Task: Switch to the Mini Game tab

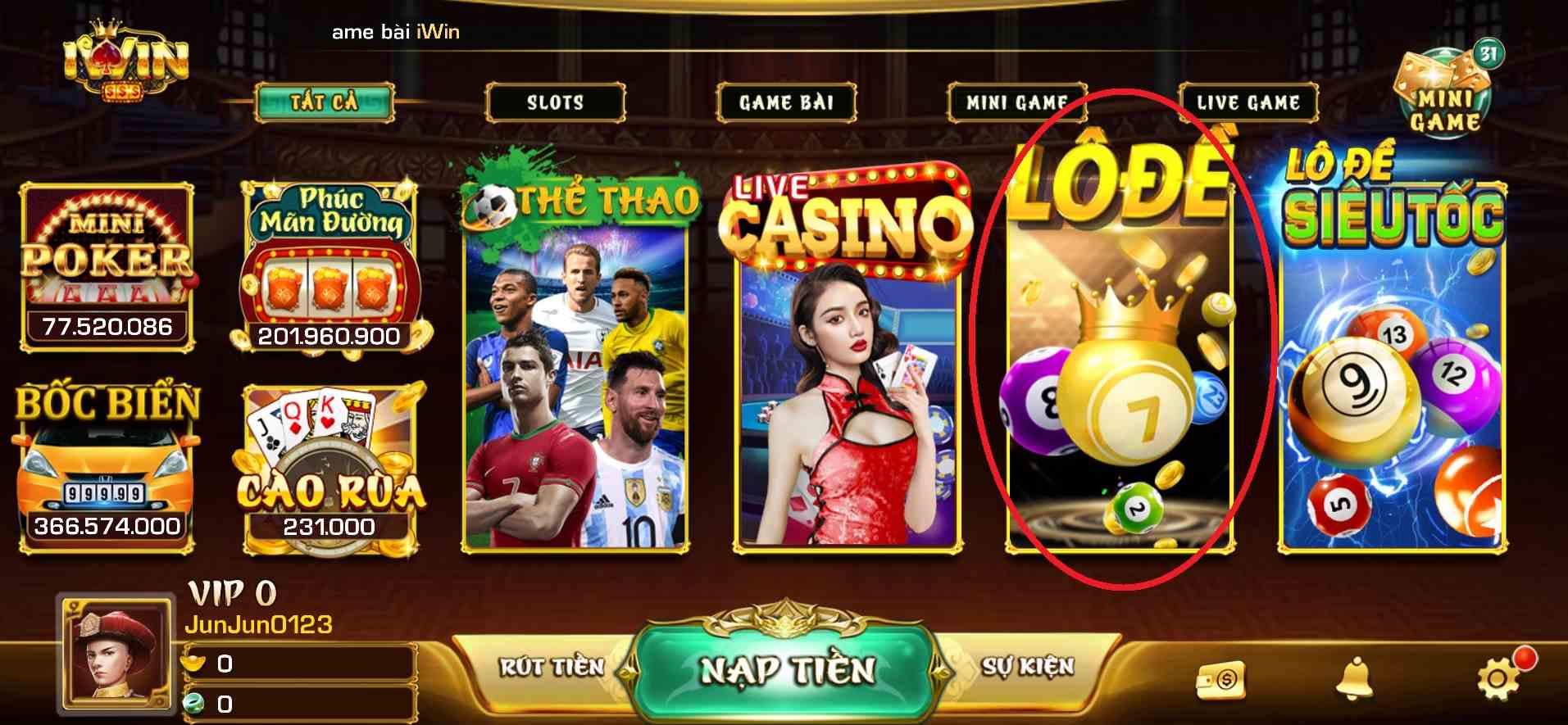Action: click(1016, 102)
